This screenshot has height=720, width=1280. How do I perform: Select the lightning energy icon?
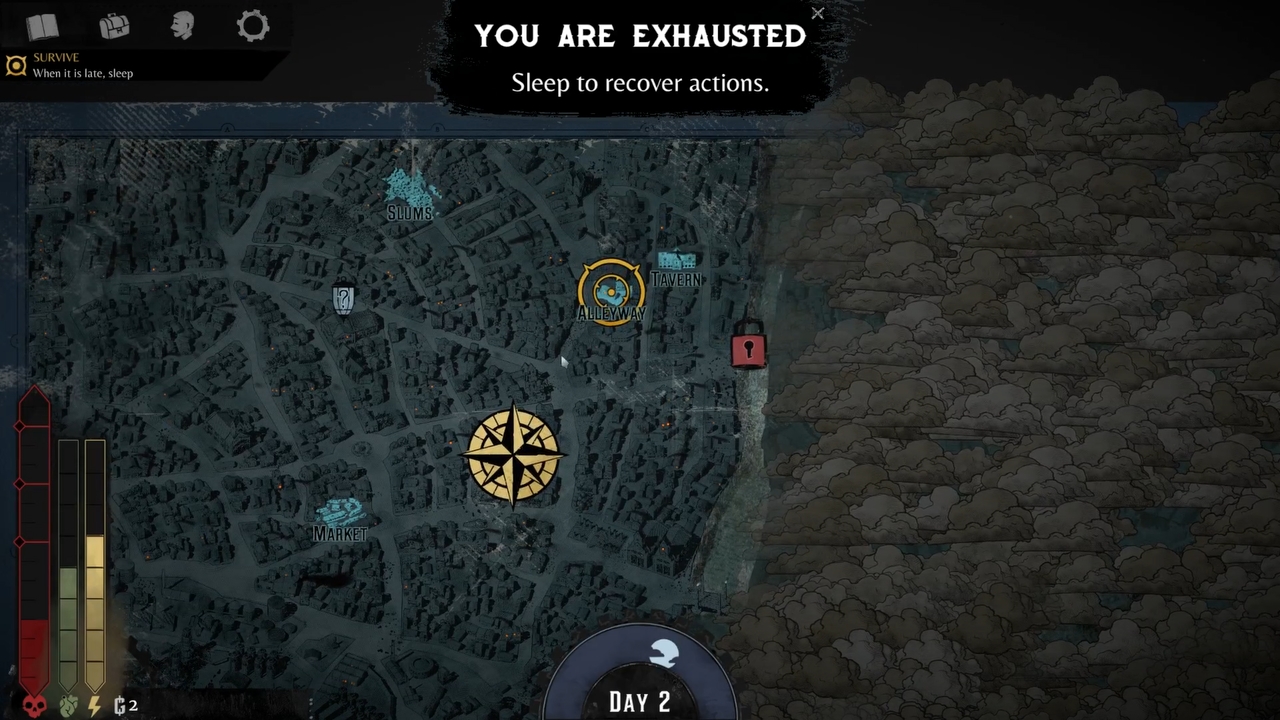tap(92, 705)
